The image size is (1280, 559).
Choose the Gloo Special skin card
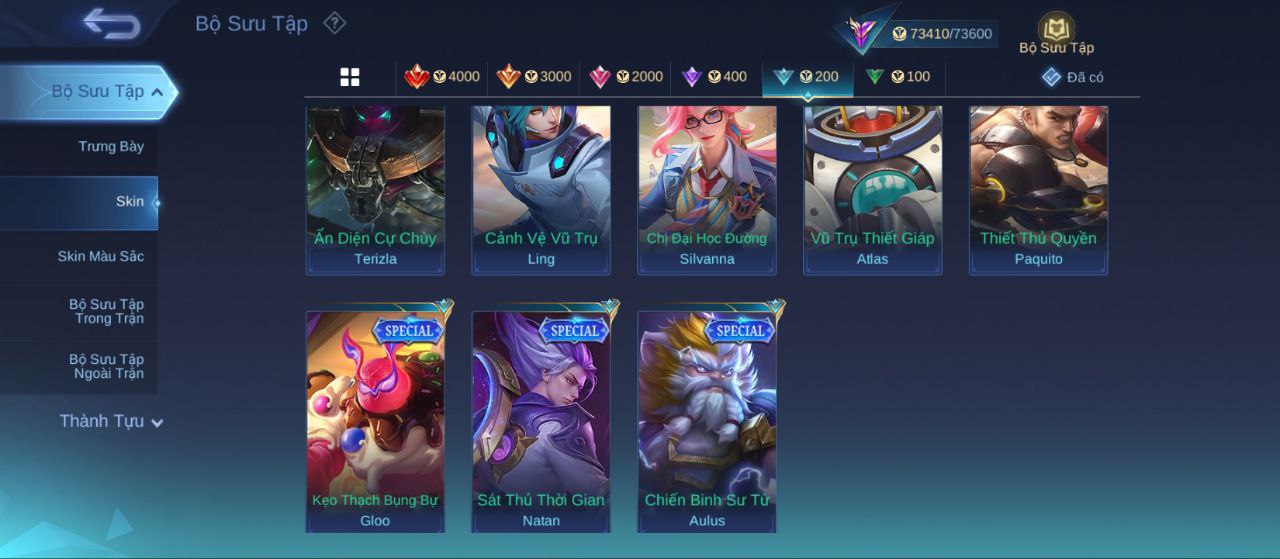[375, 420]
